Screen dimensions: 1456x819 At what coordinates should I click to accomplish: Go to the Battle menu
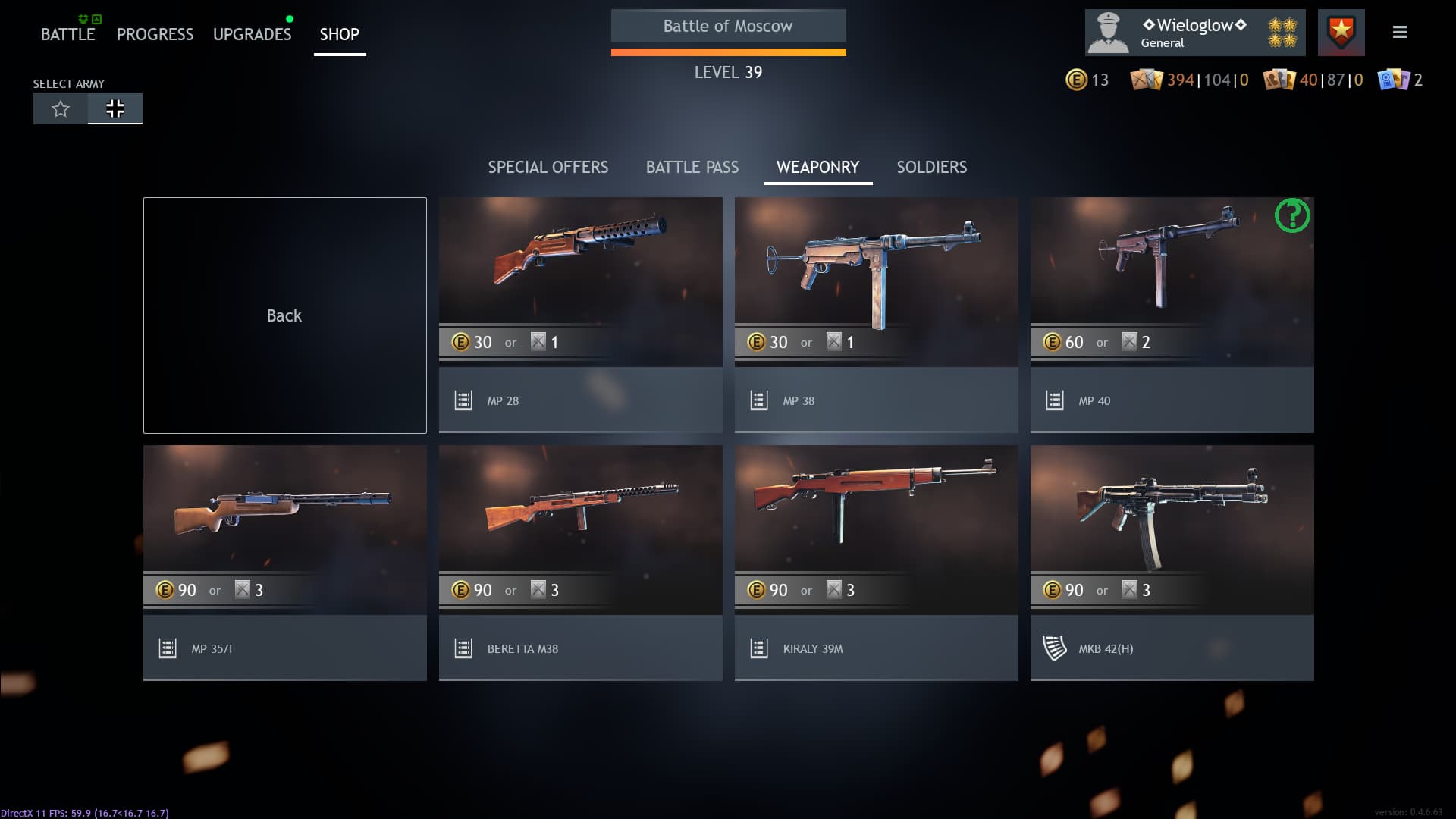point(67,34)
